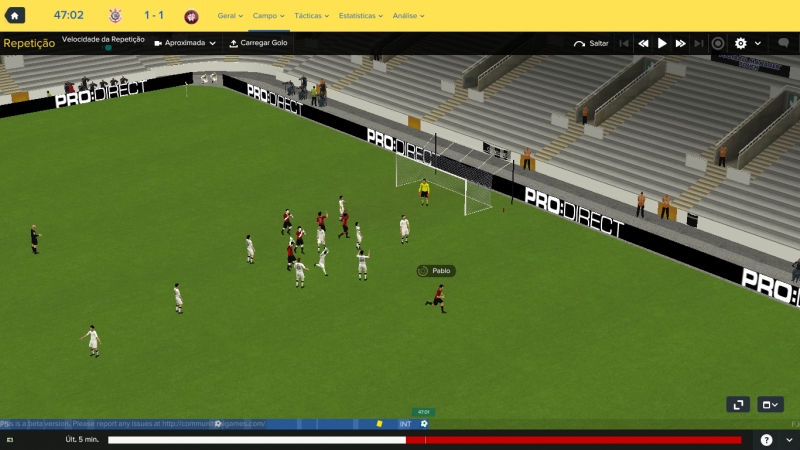Click the Carregar Golo upload button
800x450 pixels.
pos(258,44)
